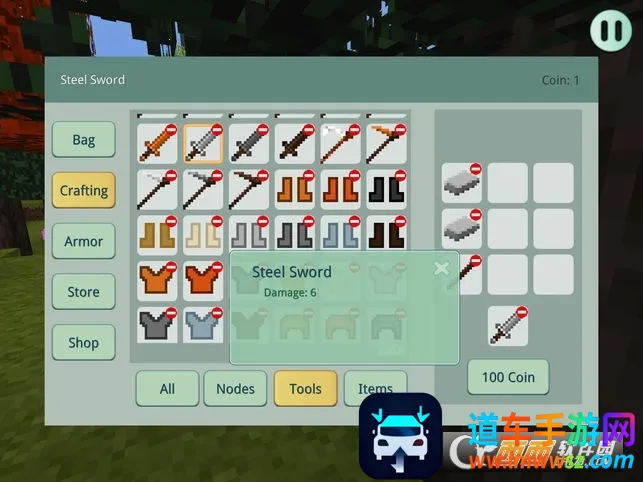
Task: Select the Tools recipe filter
Action: point(305,388)
